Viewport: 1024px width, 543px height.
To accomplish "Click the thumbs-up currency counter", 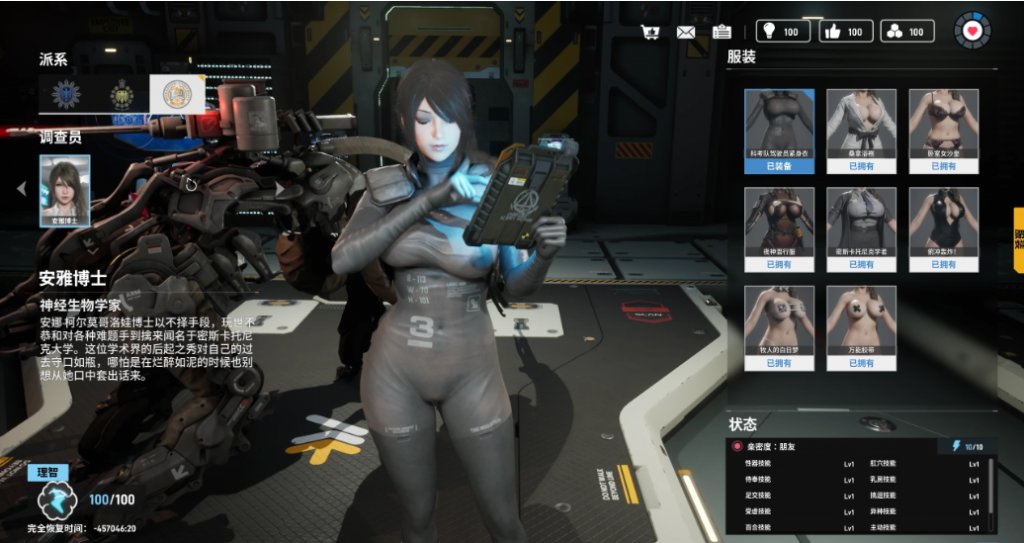I will click(846, 31).
